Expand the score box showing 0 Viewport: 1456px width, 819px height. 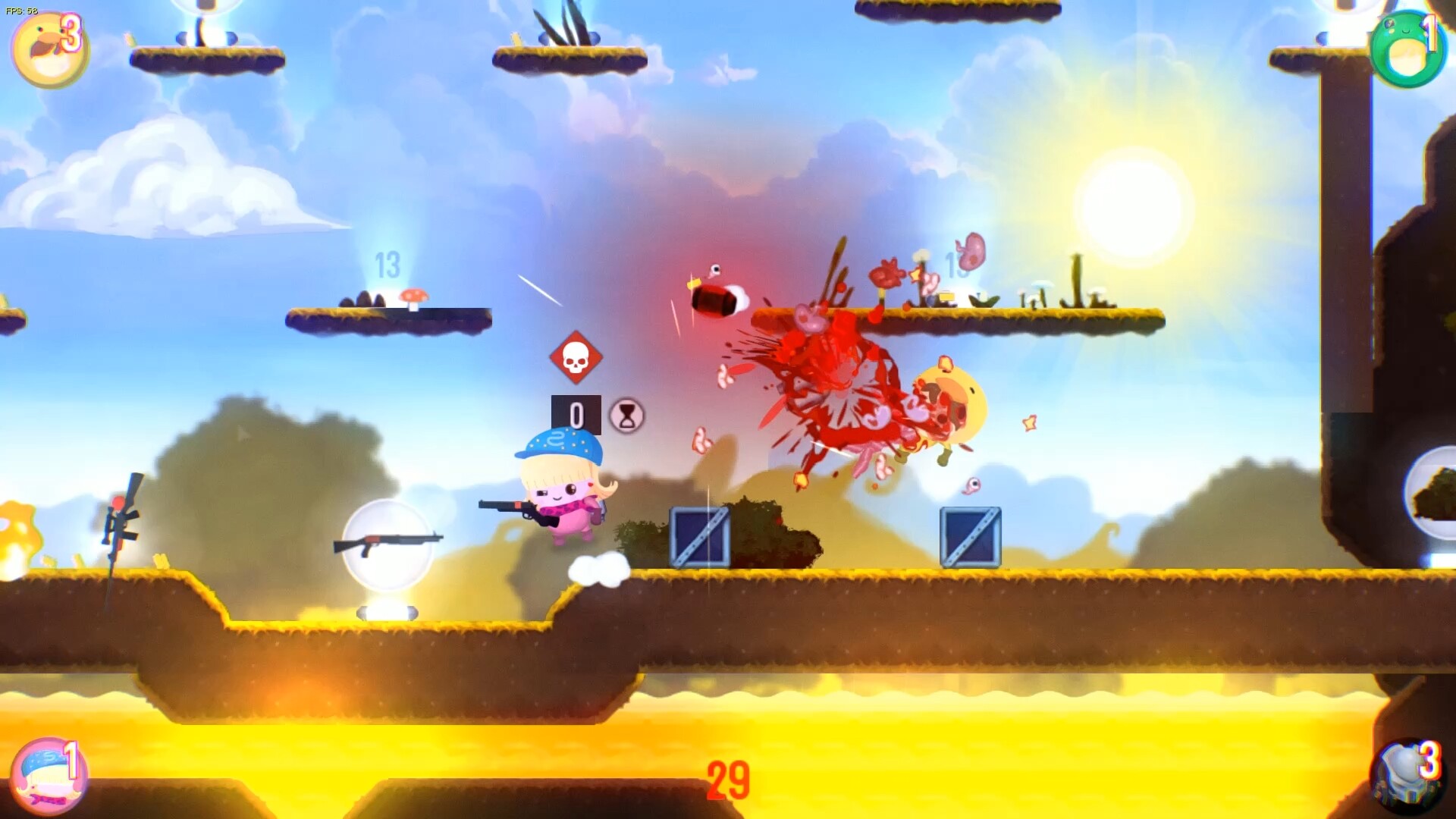pos(578,413)
